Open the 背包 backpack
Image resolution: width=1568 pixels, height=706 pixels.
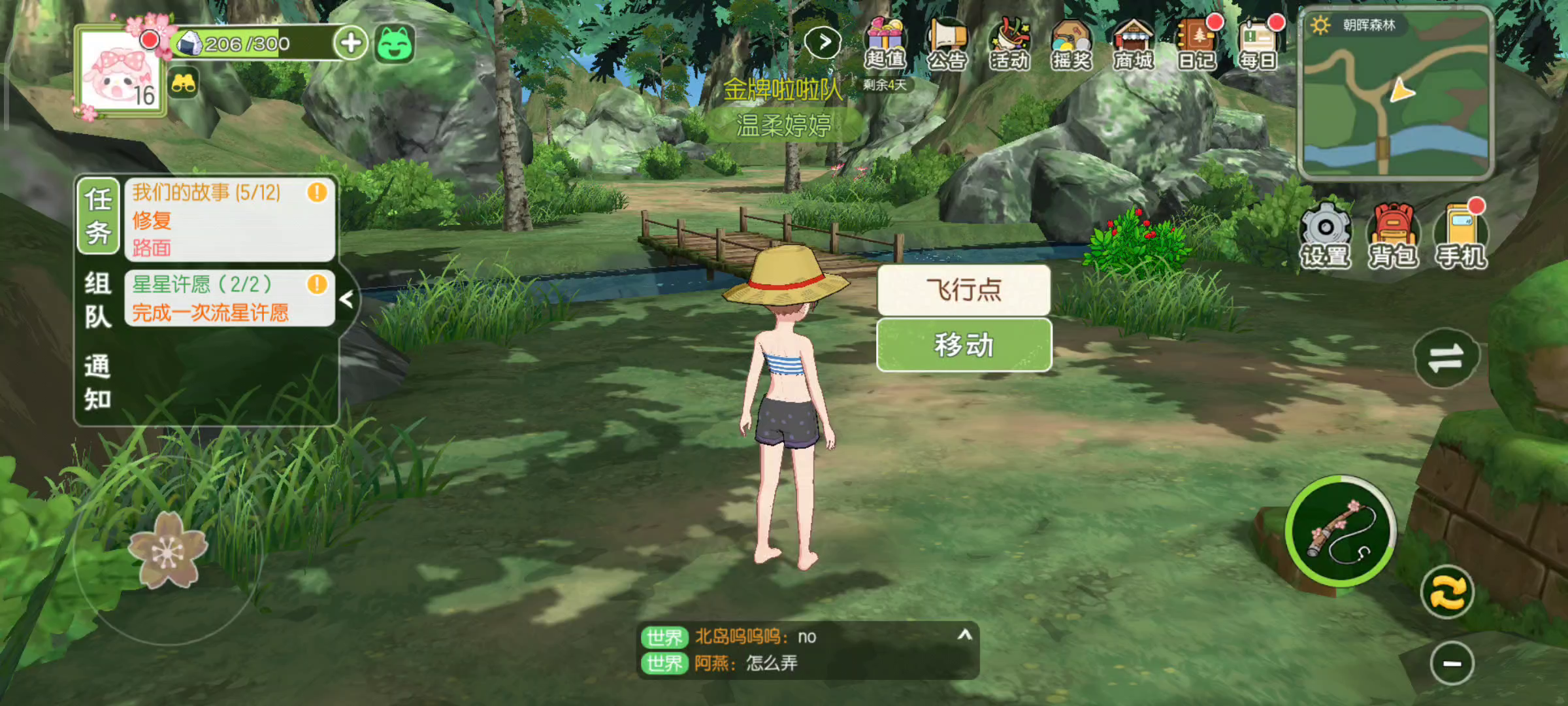(1393, 235)
